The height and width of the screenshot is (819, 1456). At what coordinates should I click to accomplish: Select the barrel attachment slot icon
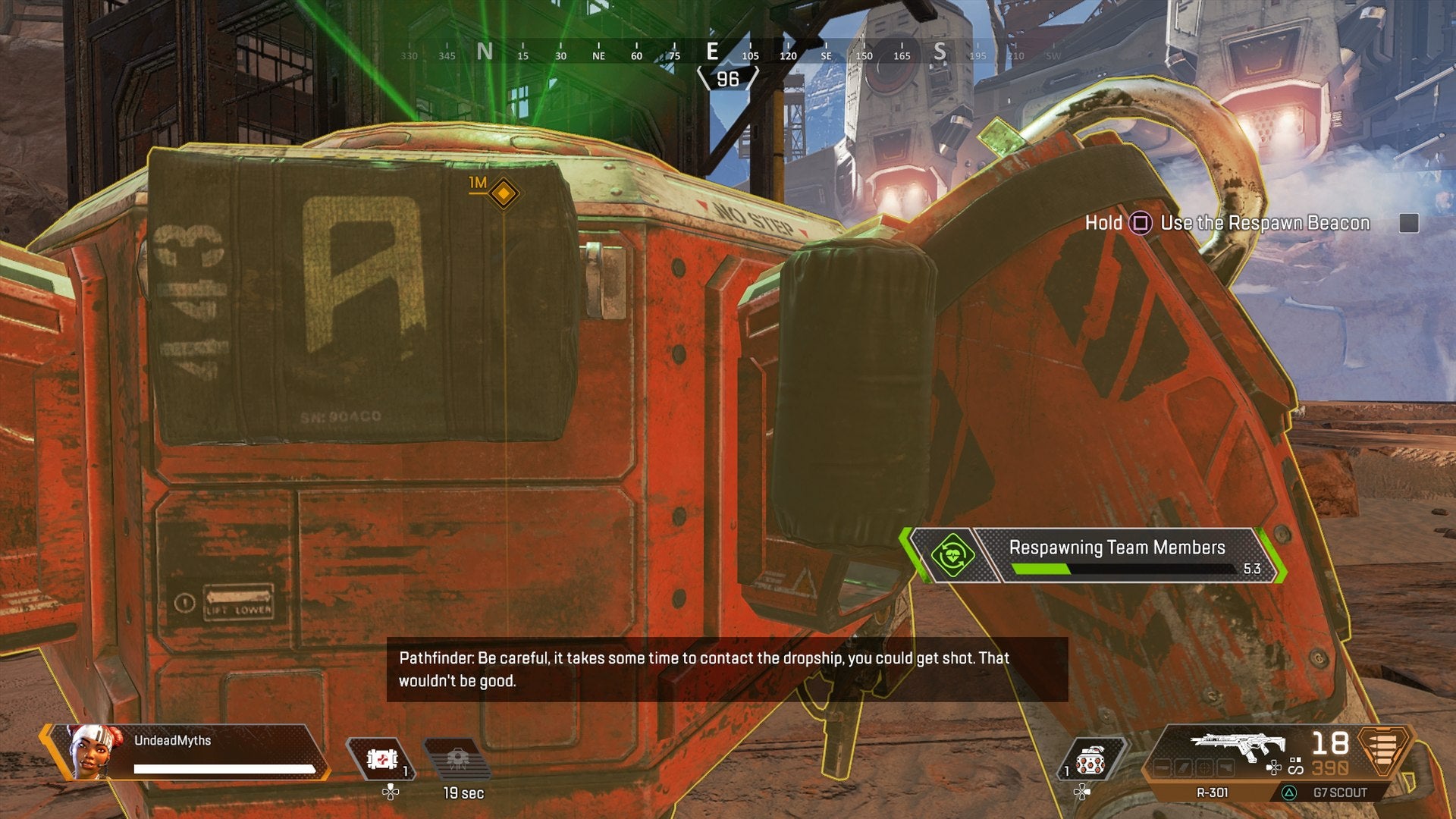(x=1163, y=767)
